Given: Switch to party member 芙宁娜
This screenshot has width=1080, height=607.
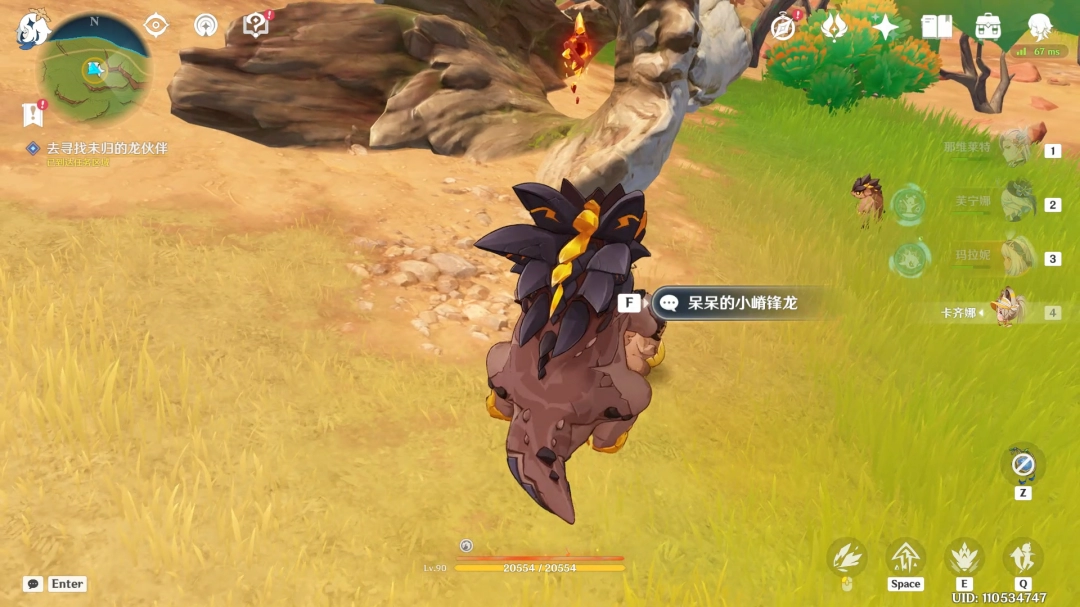Looking at the screenshot, I should coord(1017,203).
